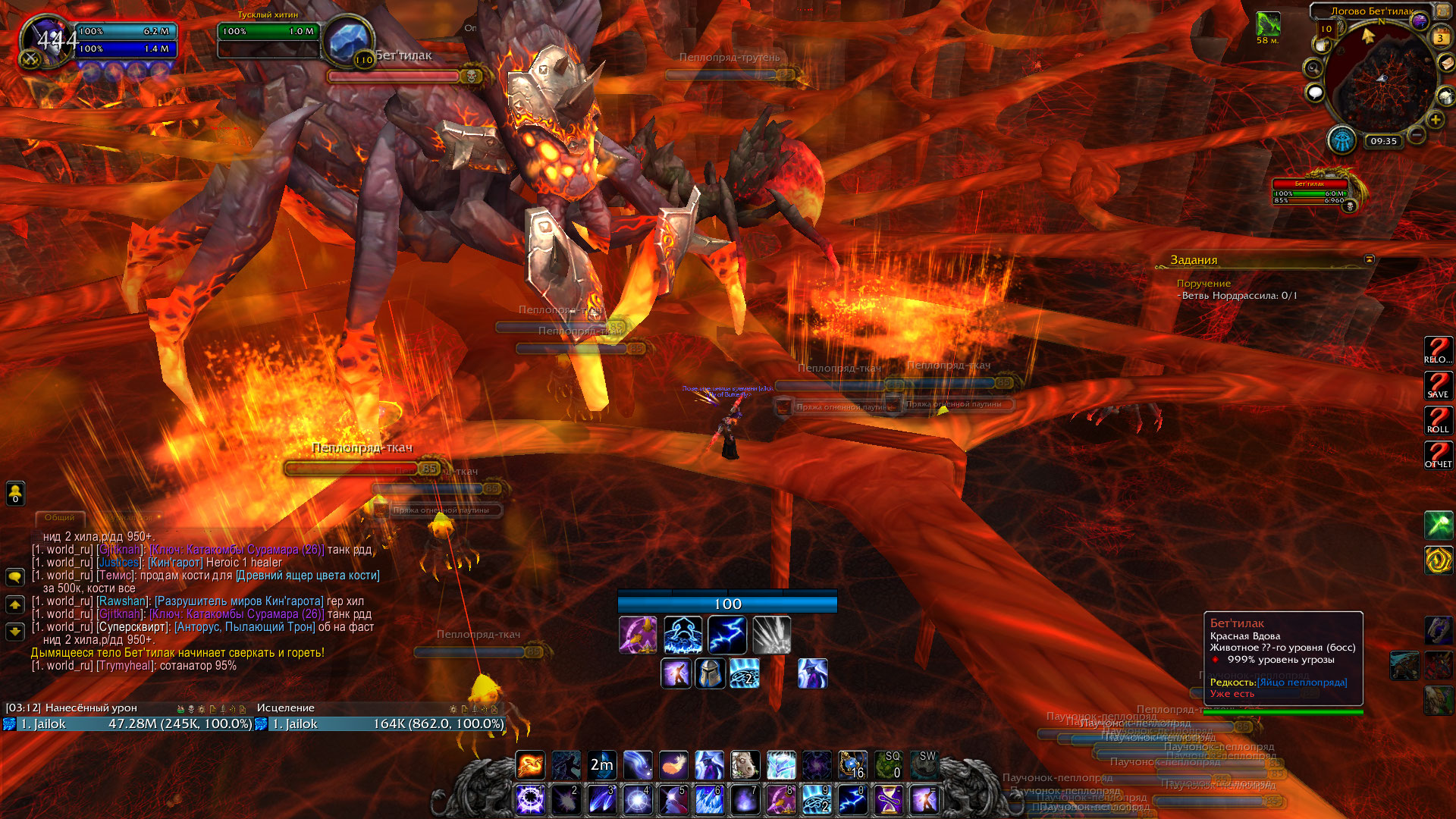Click the minimap zoom-in plus button
The height and width of the screenshot is (819, 1456).
[1435, 120]
